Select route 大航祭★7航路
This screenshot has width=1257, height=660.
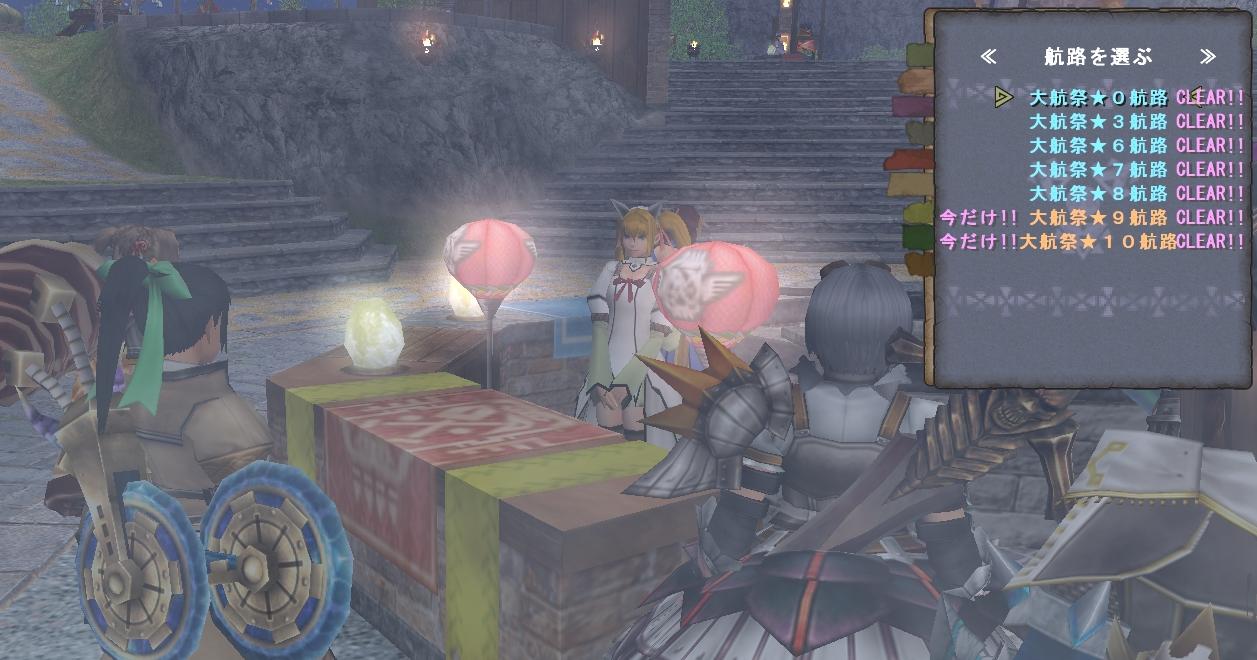click(1098, 170)
